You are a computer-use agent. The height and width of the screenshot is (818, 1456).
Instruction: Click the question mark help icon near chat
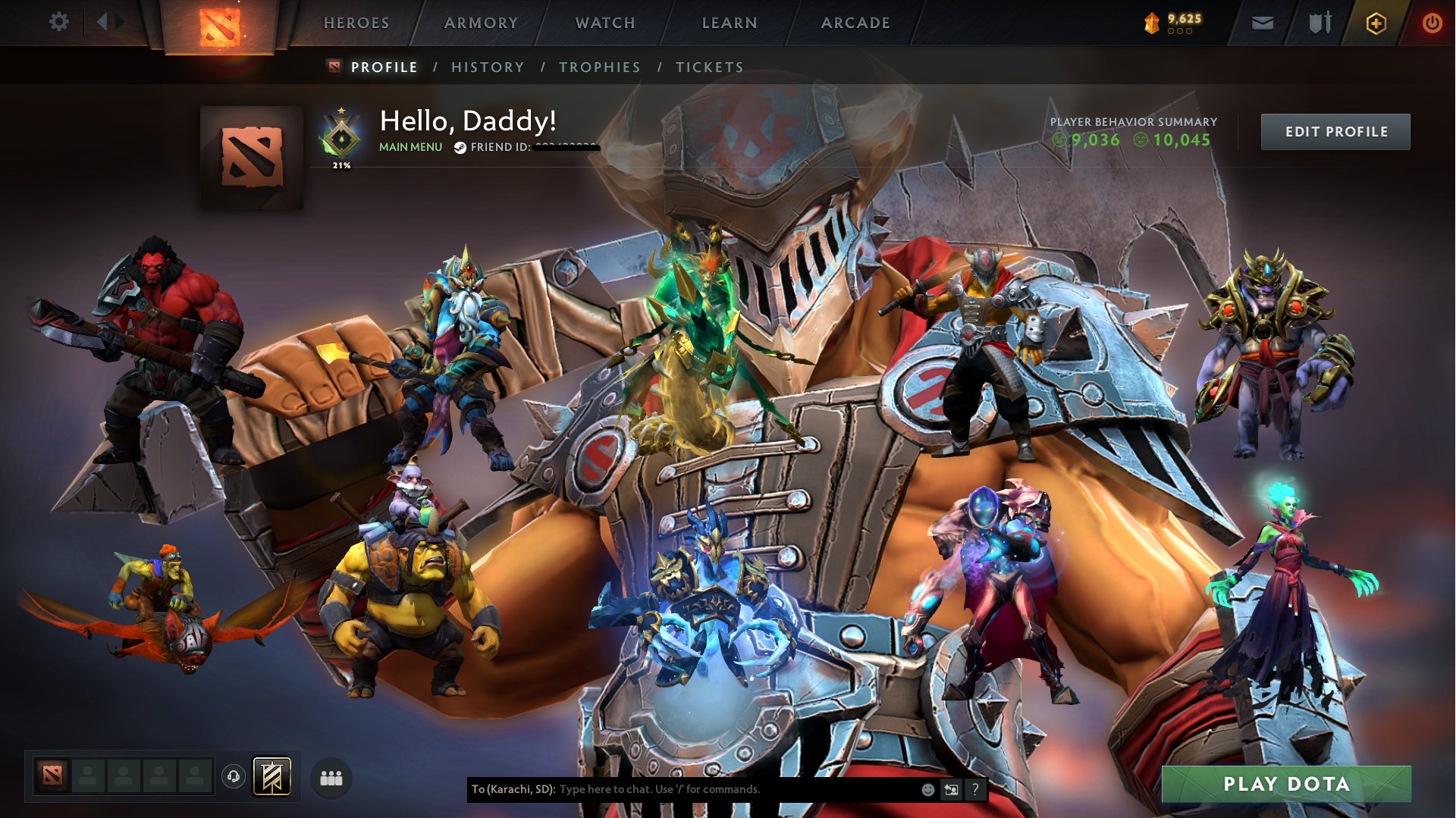point(975,789)
